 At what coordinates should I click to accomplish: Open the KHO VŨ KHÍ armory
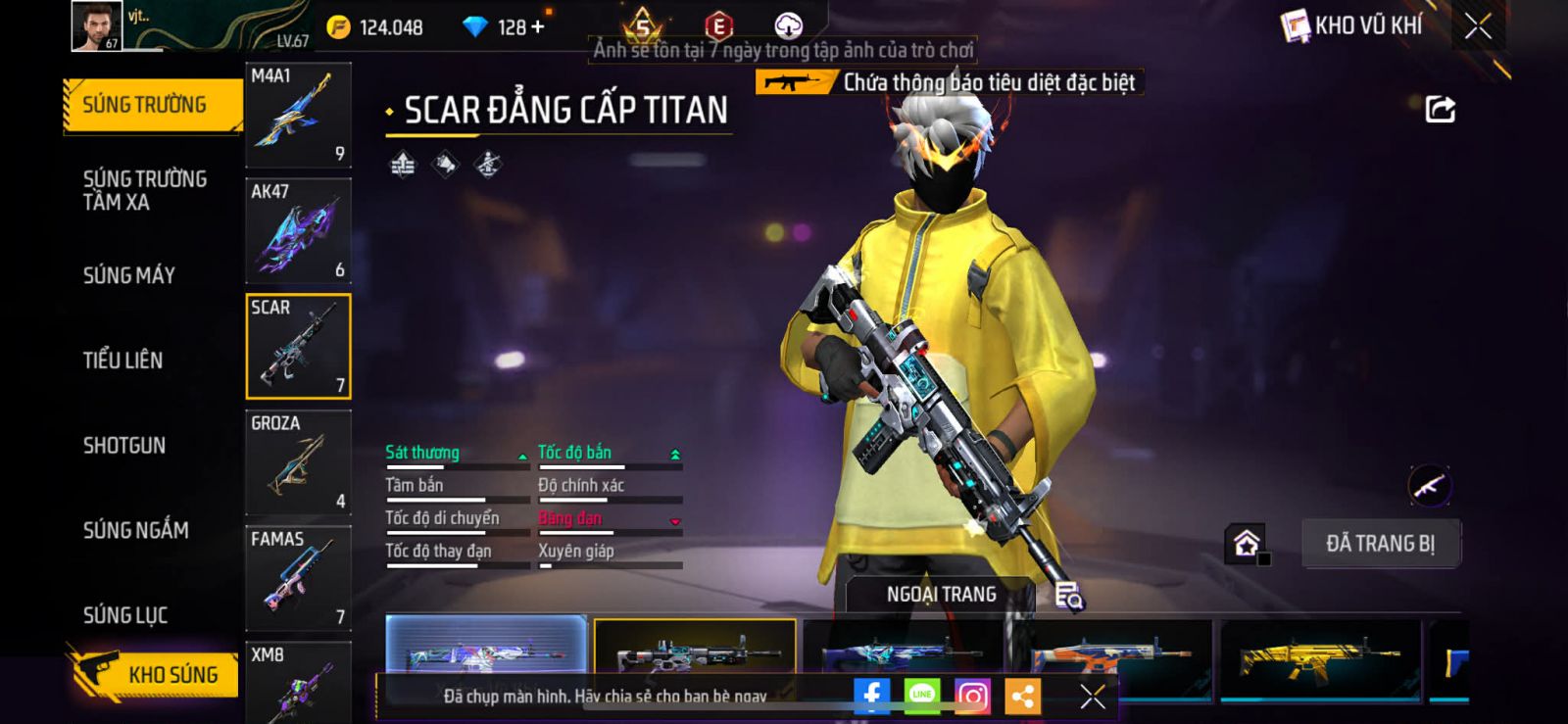pyautogui.click(x=1352, y=26)
